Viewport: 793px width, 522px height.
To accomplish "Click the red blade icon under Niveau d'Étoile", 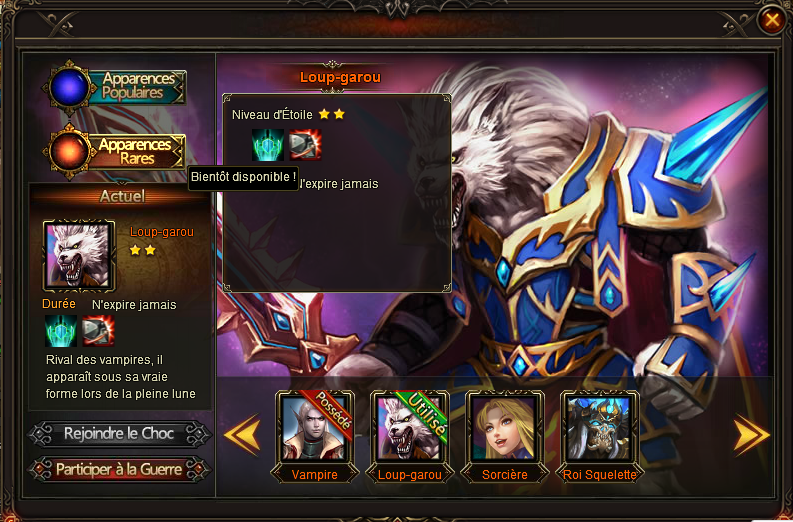I will click(304, 145).
